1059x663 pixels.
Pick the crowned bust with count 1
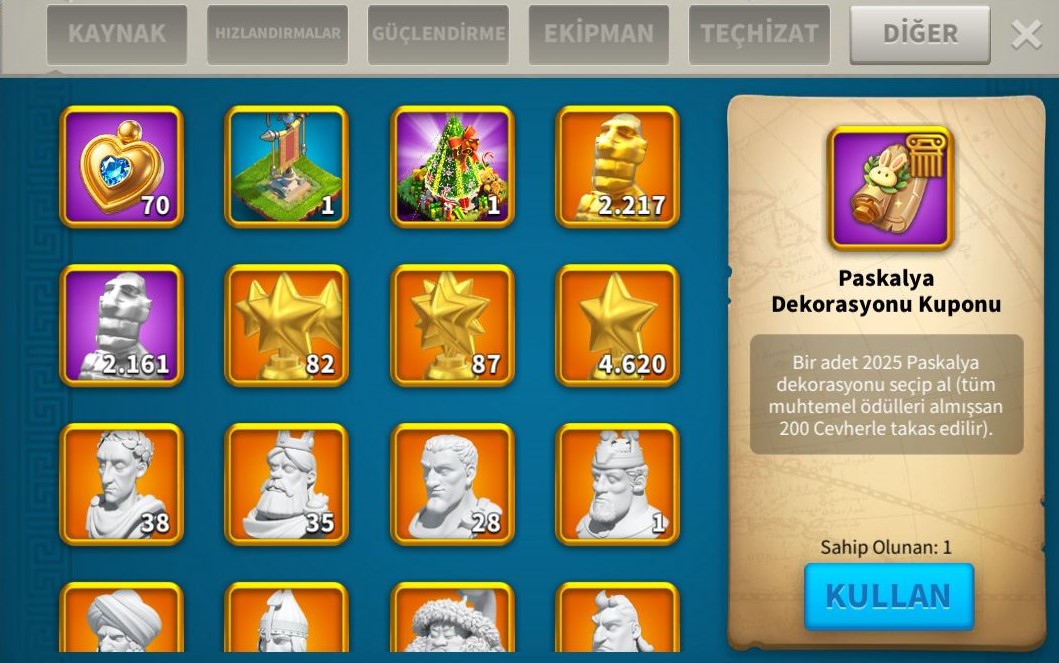(x=617, y=484)
